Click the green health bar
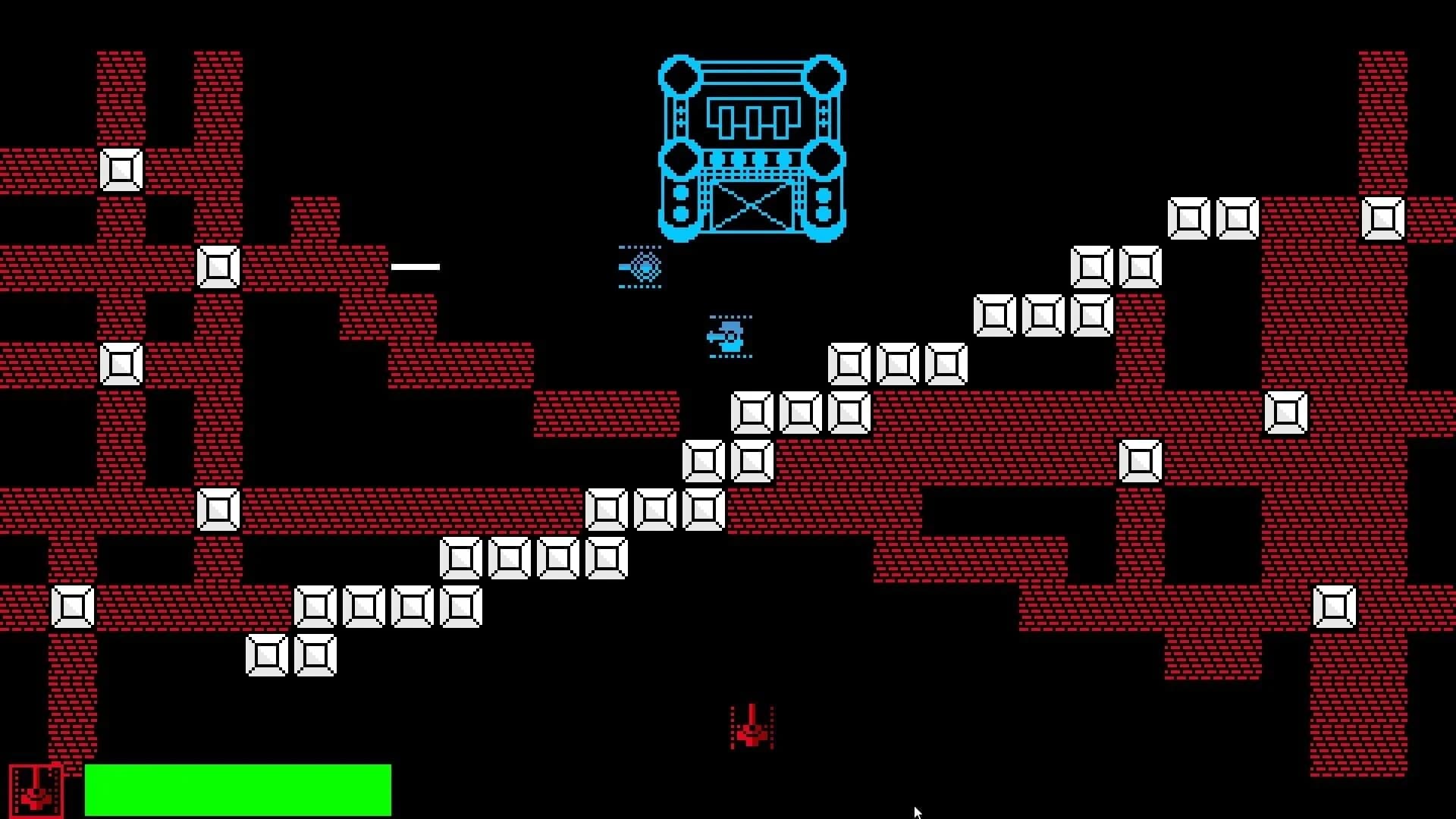 239,789
